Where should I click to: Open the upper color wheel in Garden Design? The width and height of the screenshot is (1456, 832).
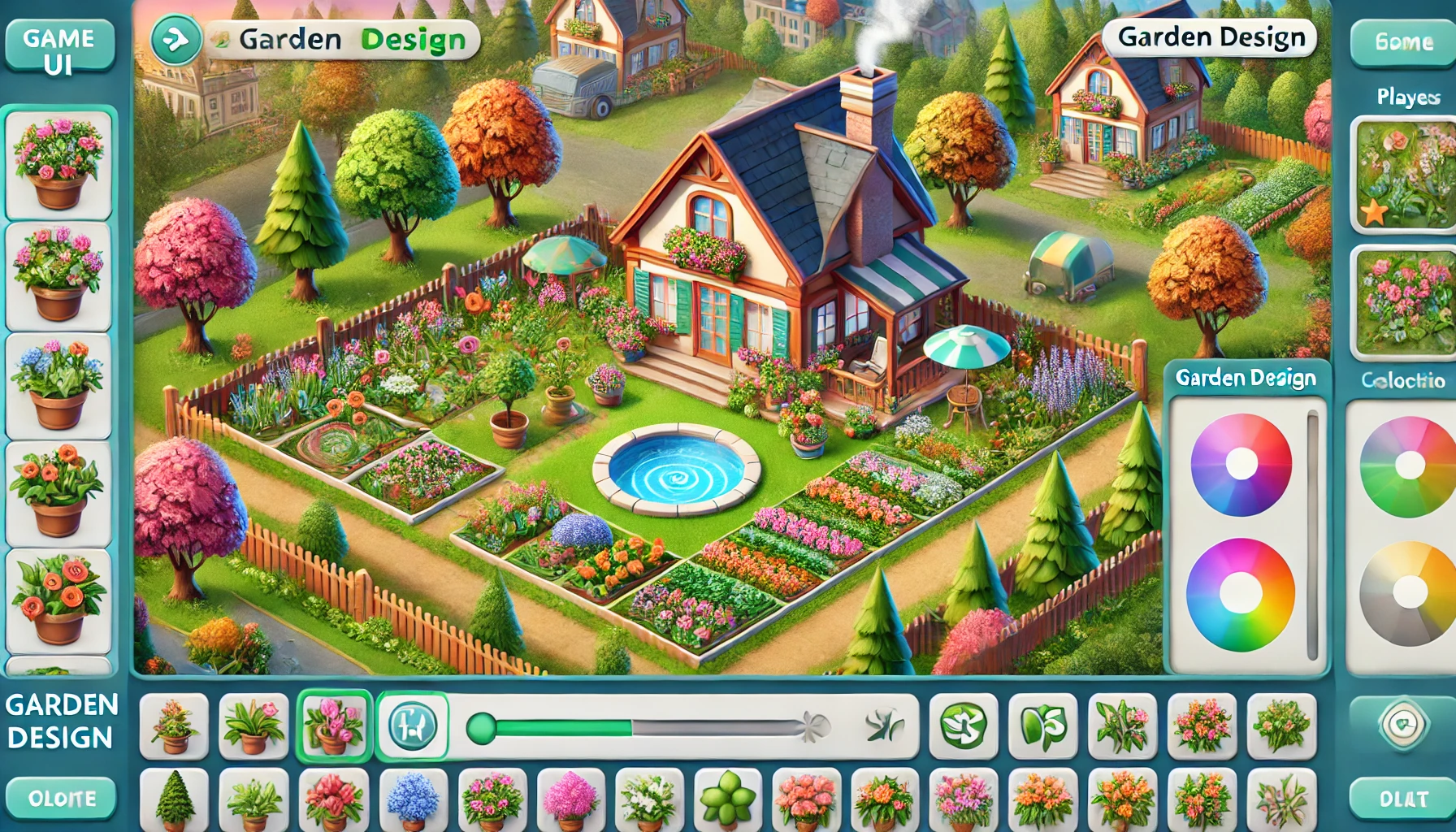pyautogui.click(x=1241, y=465)
